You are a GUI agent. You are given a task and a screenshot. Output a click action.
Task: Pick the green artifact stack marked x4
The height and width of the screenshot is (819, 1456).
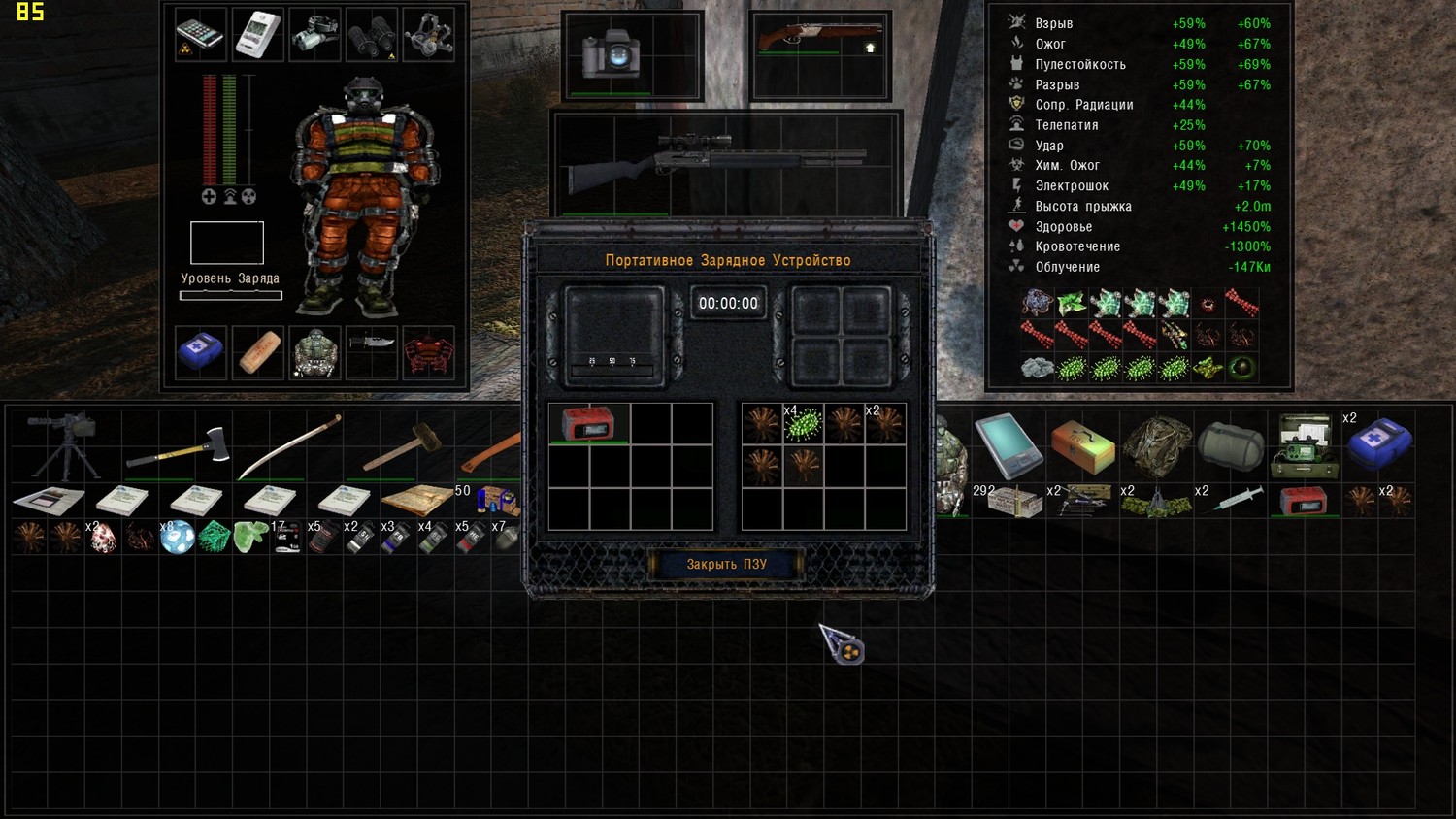coord(804,424)
